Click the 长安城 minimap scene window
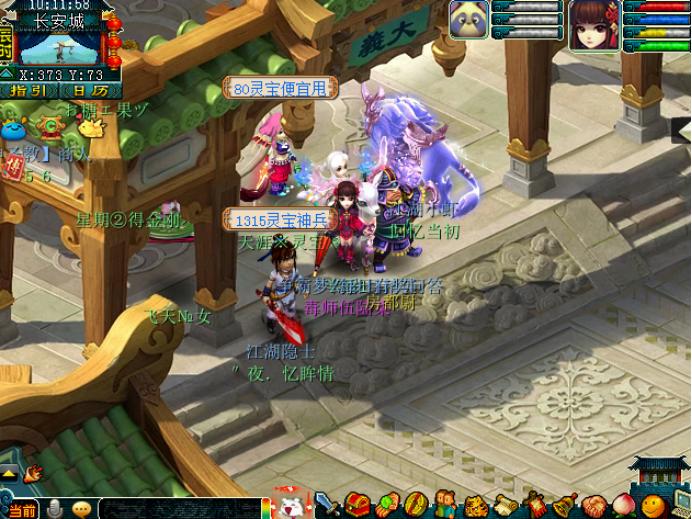 coord(60,45)
